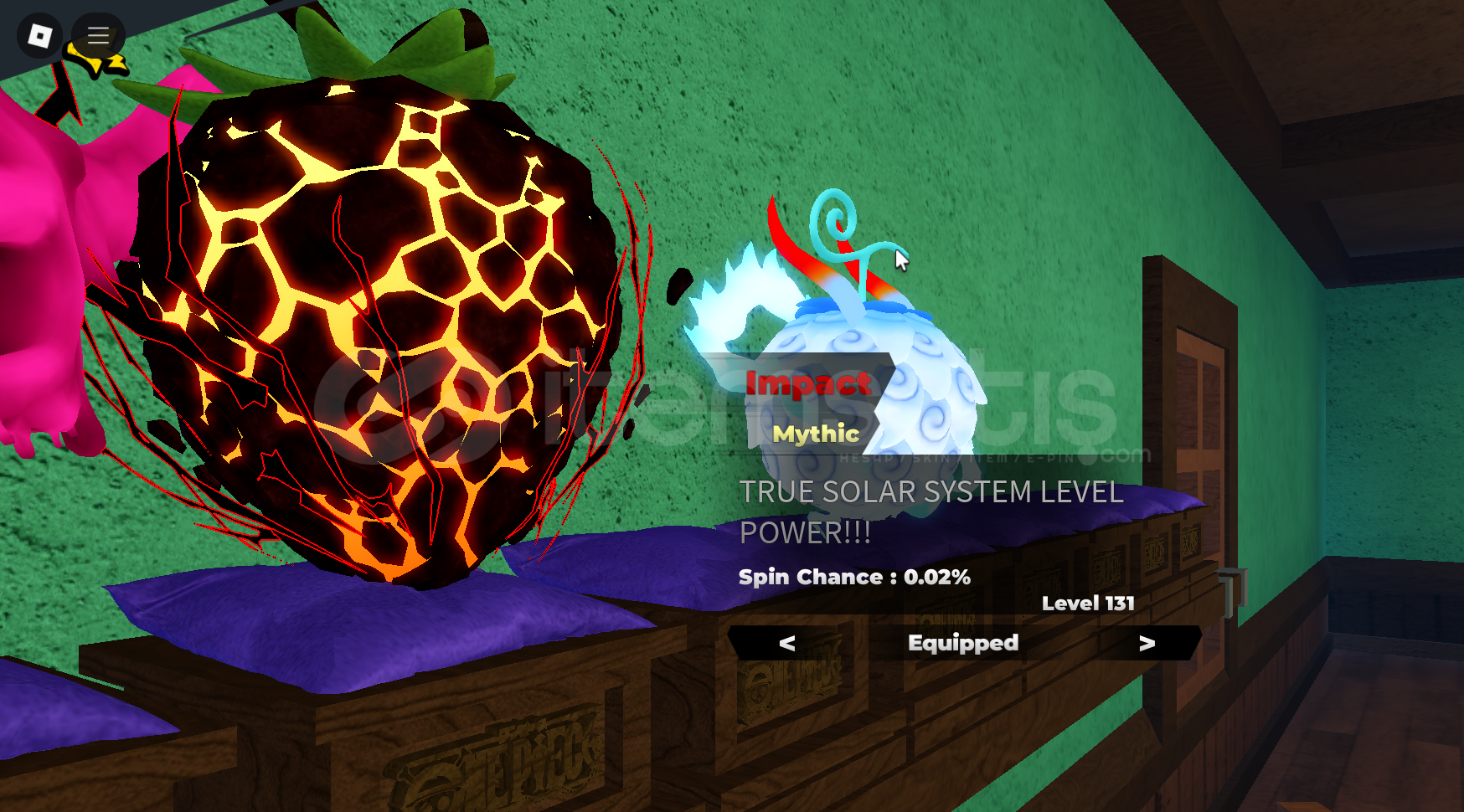1464x812 pixels.
Task: Toggle the in-game chat hamburger icon
Action: click(98, 35)
